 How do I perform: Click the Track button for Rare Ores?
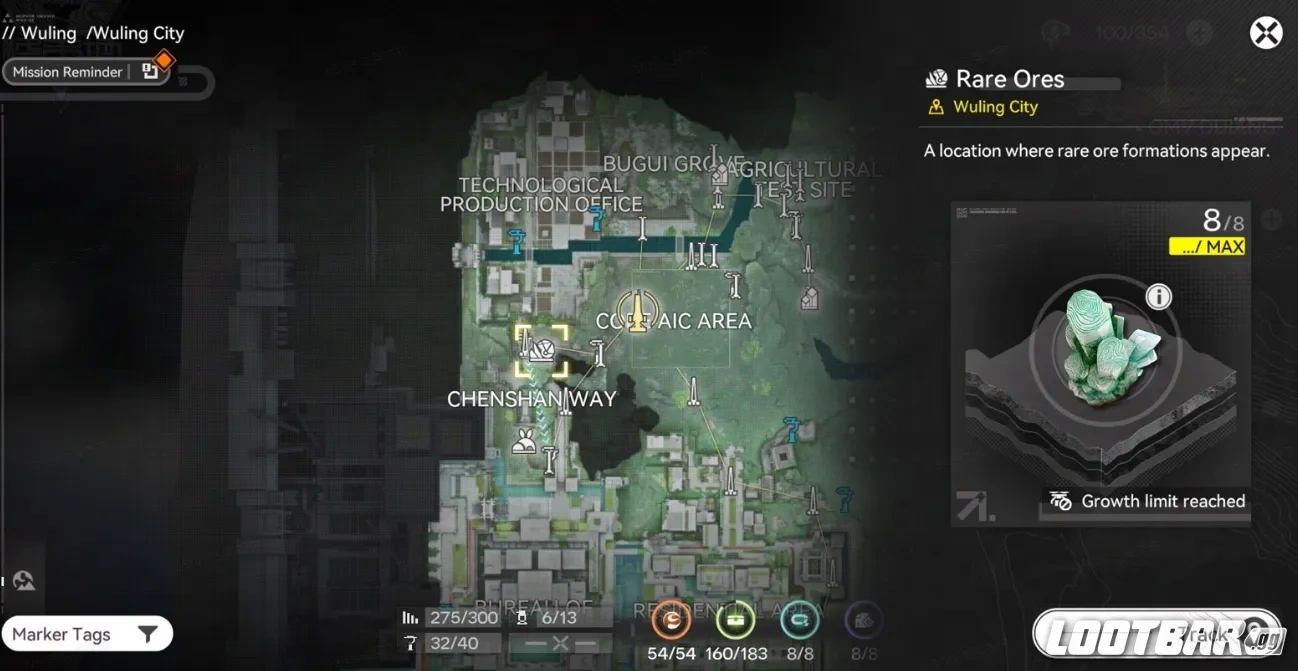[1157, 634]
